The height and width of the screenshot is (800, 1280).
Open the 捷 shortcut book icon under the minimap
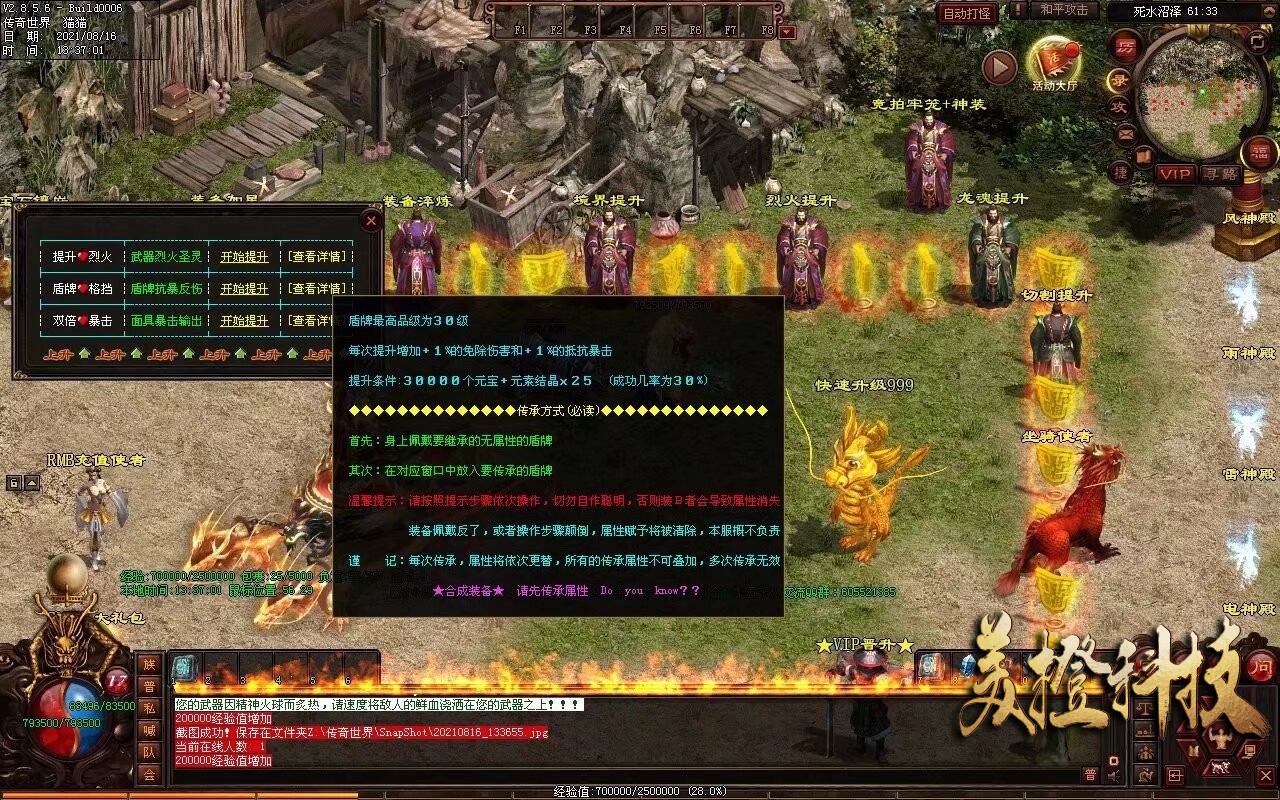point(1120,172)
